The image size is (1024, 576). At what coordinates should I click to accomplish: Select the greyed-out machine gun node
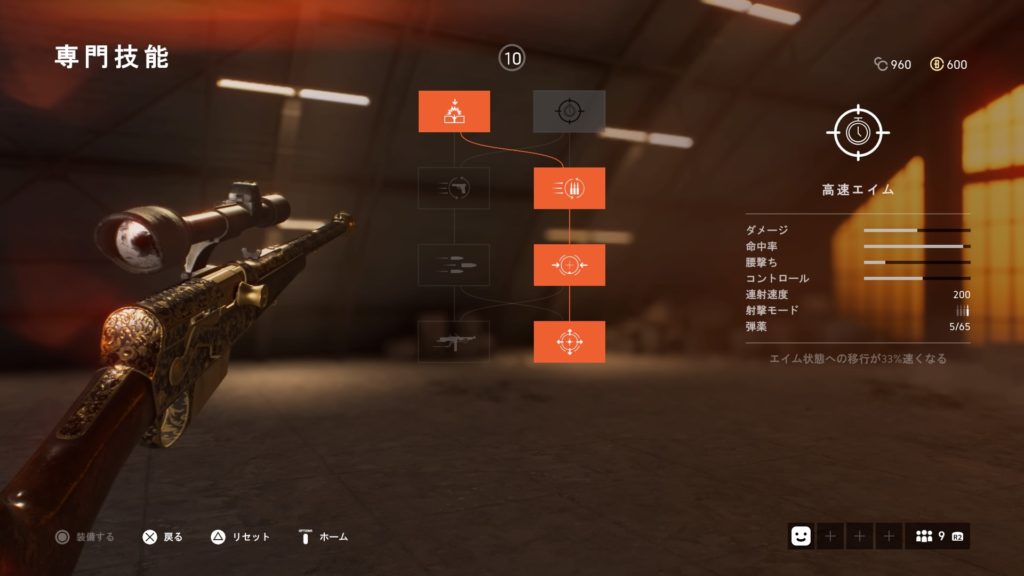pos(454,342)
